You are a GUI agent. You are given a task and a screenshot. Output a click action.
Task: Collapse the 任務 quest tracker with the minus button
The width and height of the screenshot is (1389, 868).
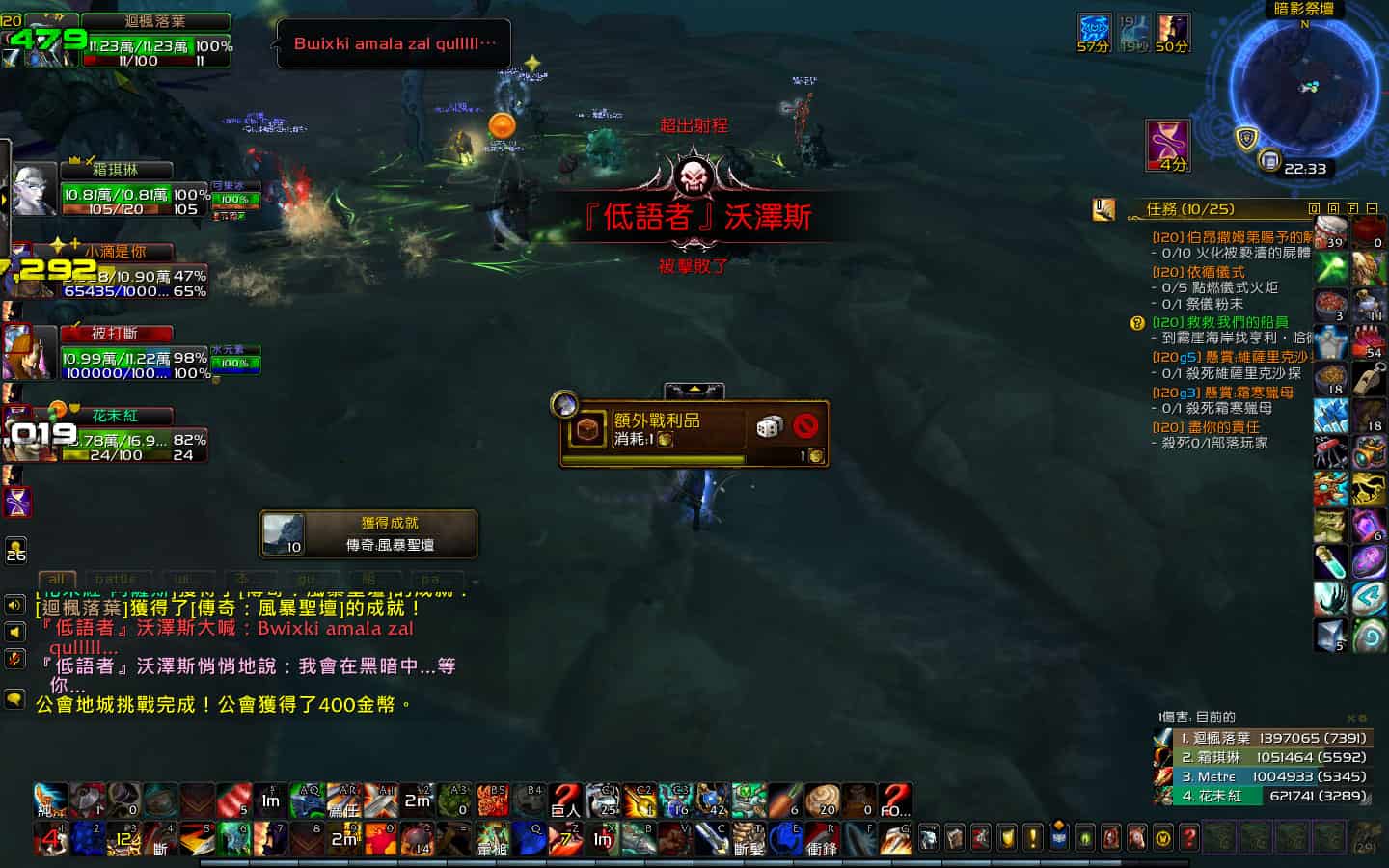pos(1372,208)
